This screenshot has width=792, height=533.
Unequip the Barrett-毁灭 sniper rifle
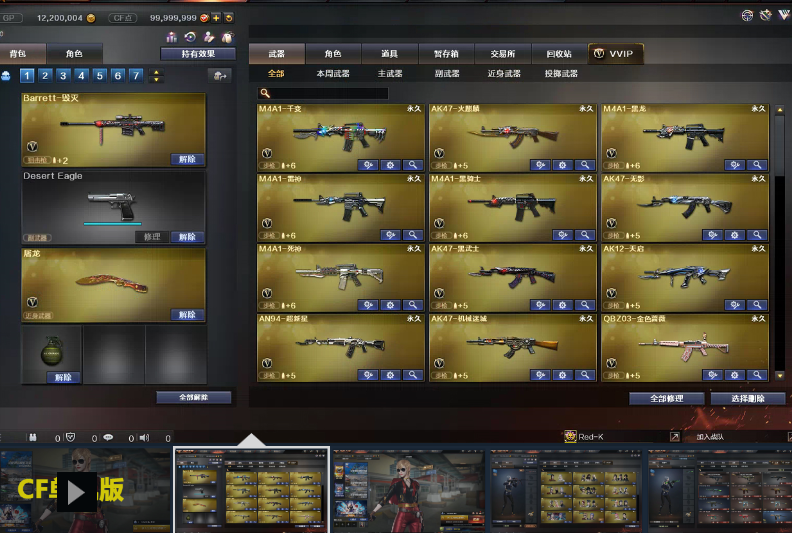pos(186,159)
